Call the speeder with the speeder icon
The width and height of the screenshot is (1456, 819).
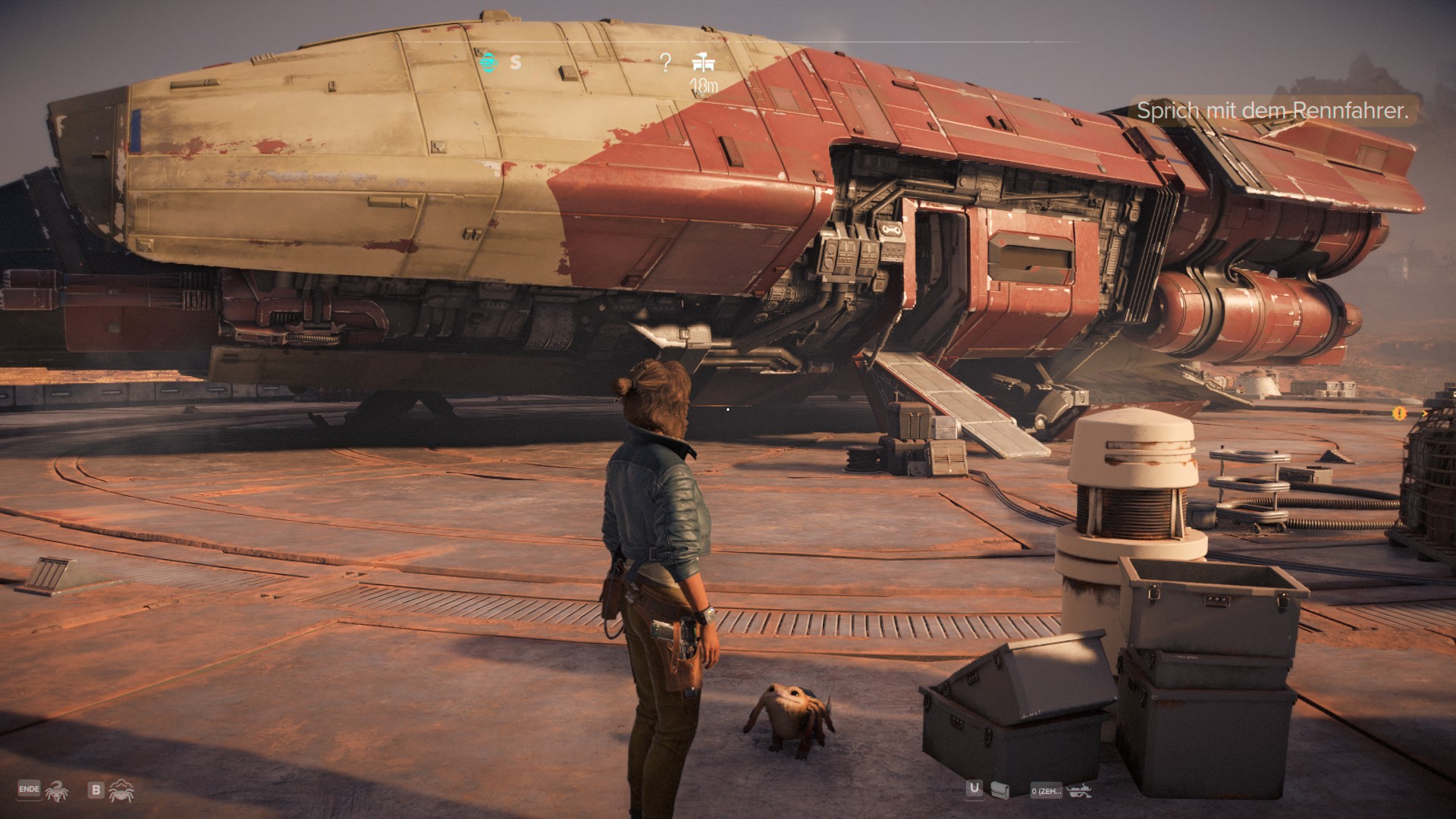pos(1078,791)
